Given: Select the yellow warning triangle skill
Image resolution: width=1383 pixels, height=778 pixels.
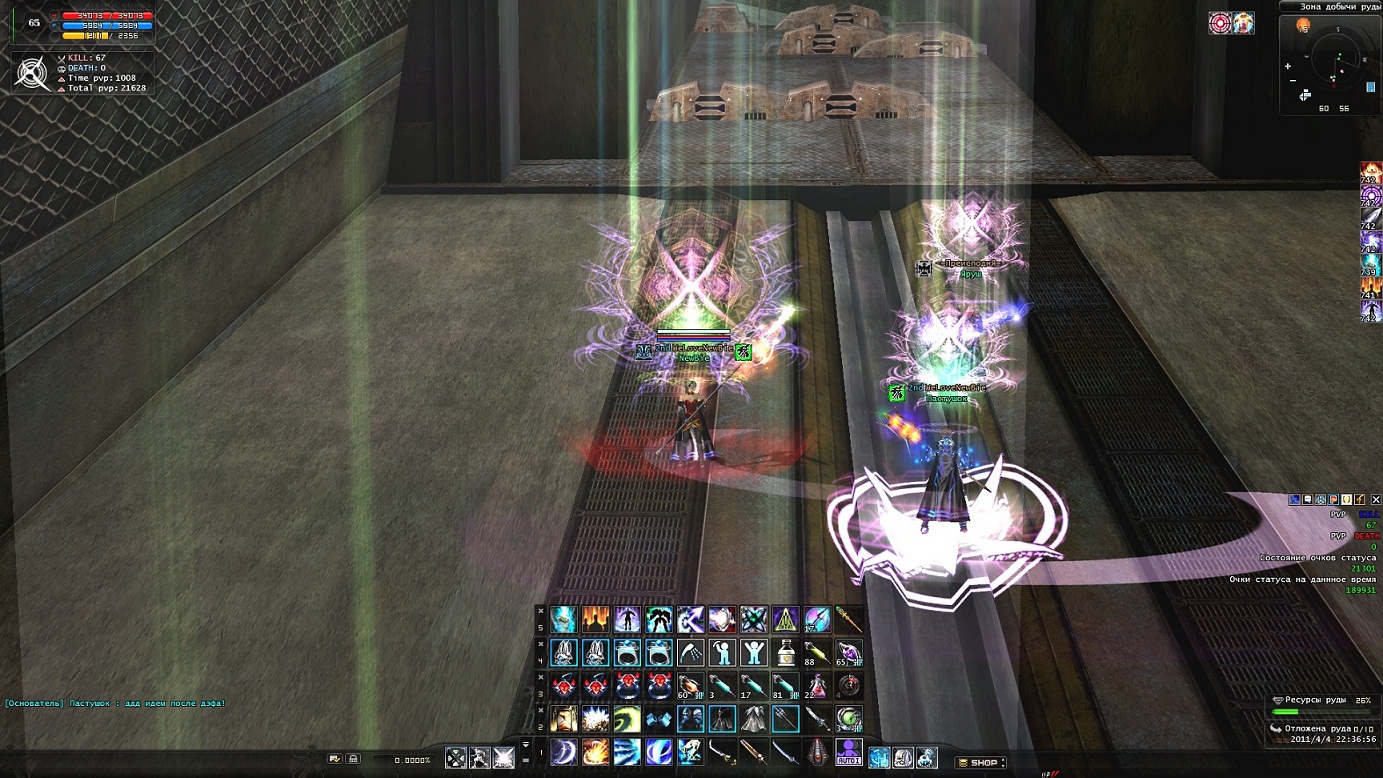Looking at the screenshot, I should pyautogui.click(x=786, y=620).
